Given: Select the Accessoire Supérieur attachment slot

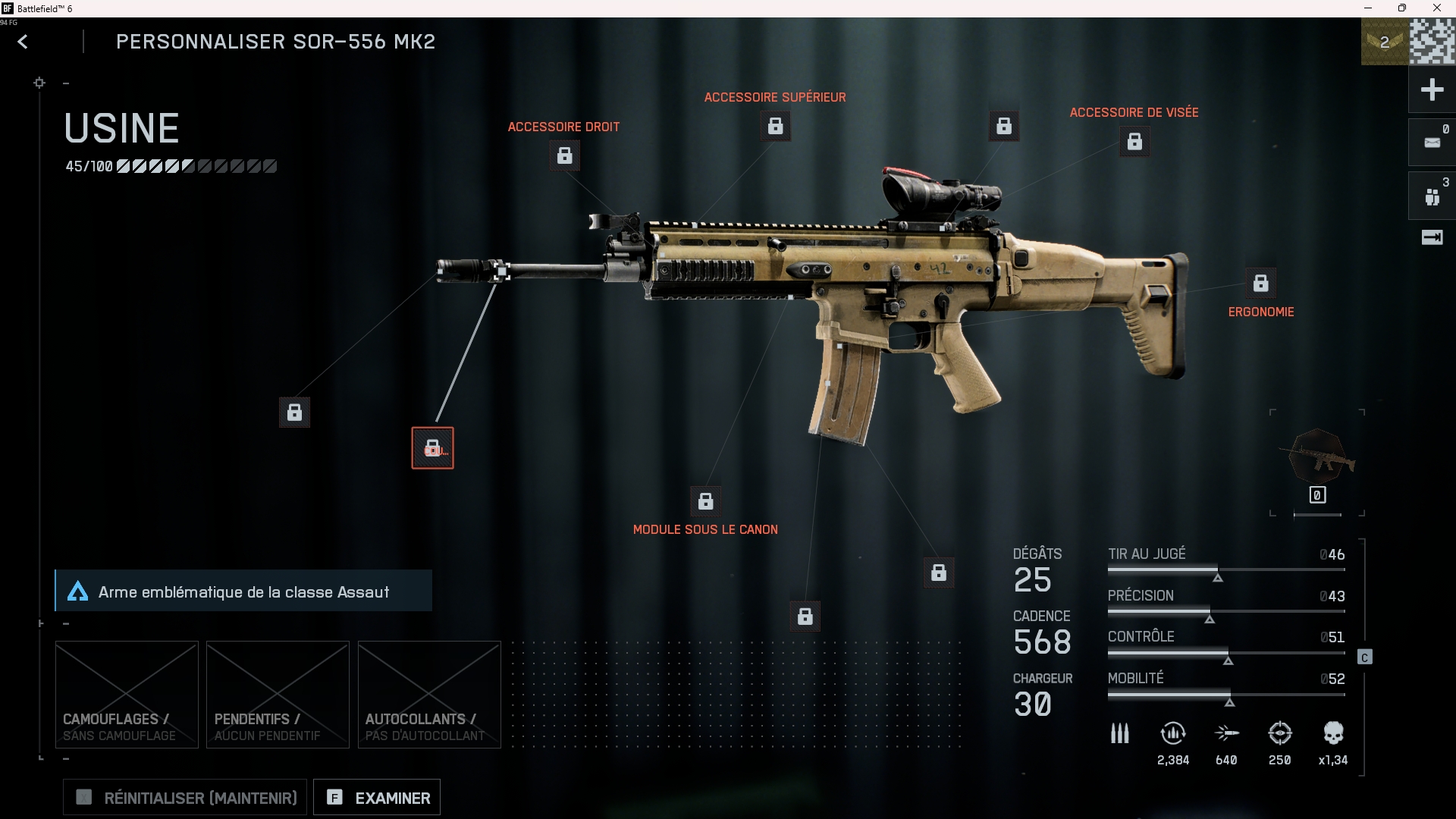Looking at the screenshot, I should click(x=775, y=126).
